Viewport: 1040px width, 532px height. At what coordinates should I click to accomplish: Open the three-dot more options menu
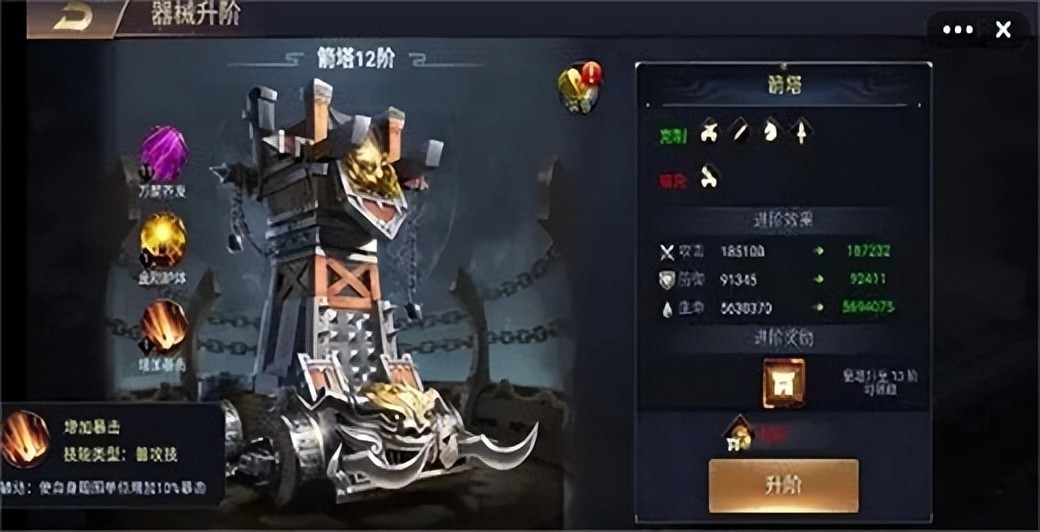957,30
